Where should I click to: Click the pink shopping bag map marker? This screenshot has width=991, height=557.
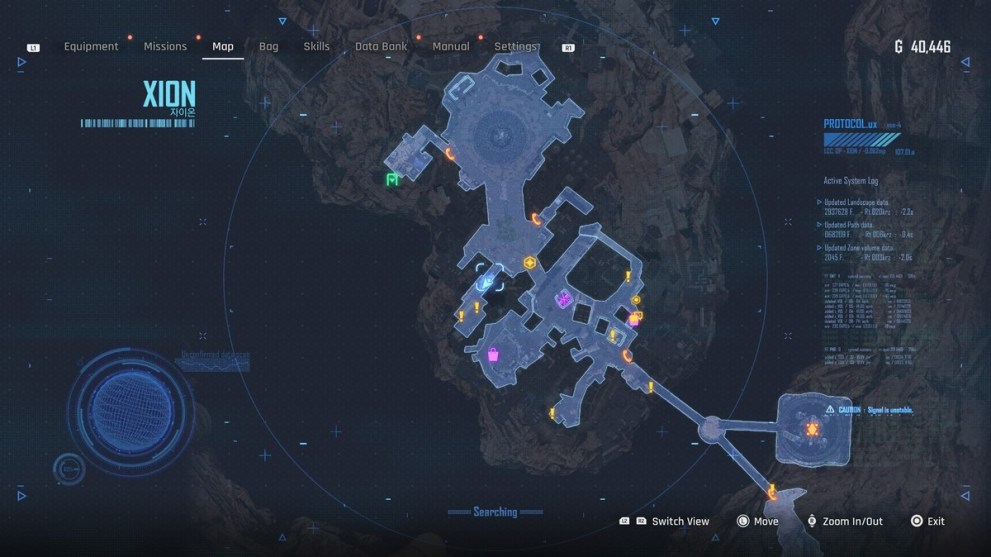493,354
